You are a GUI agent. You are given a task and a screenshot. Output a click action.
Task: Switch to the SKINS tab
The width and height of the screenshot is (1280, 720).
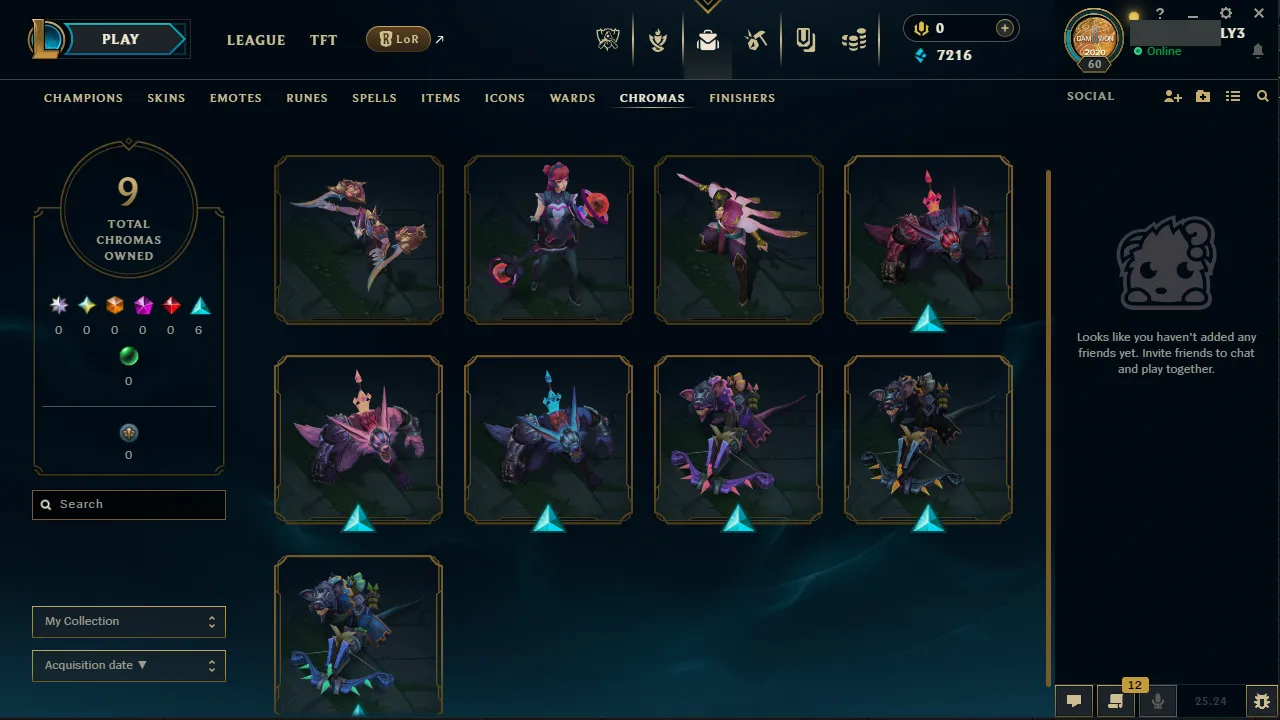166,98
